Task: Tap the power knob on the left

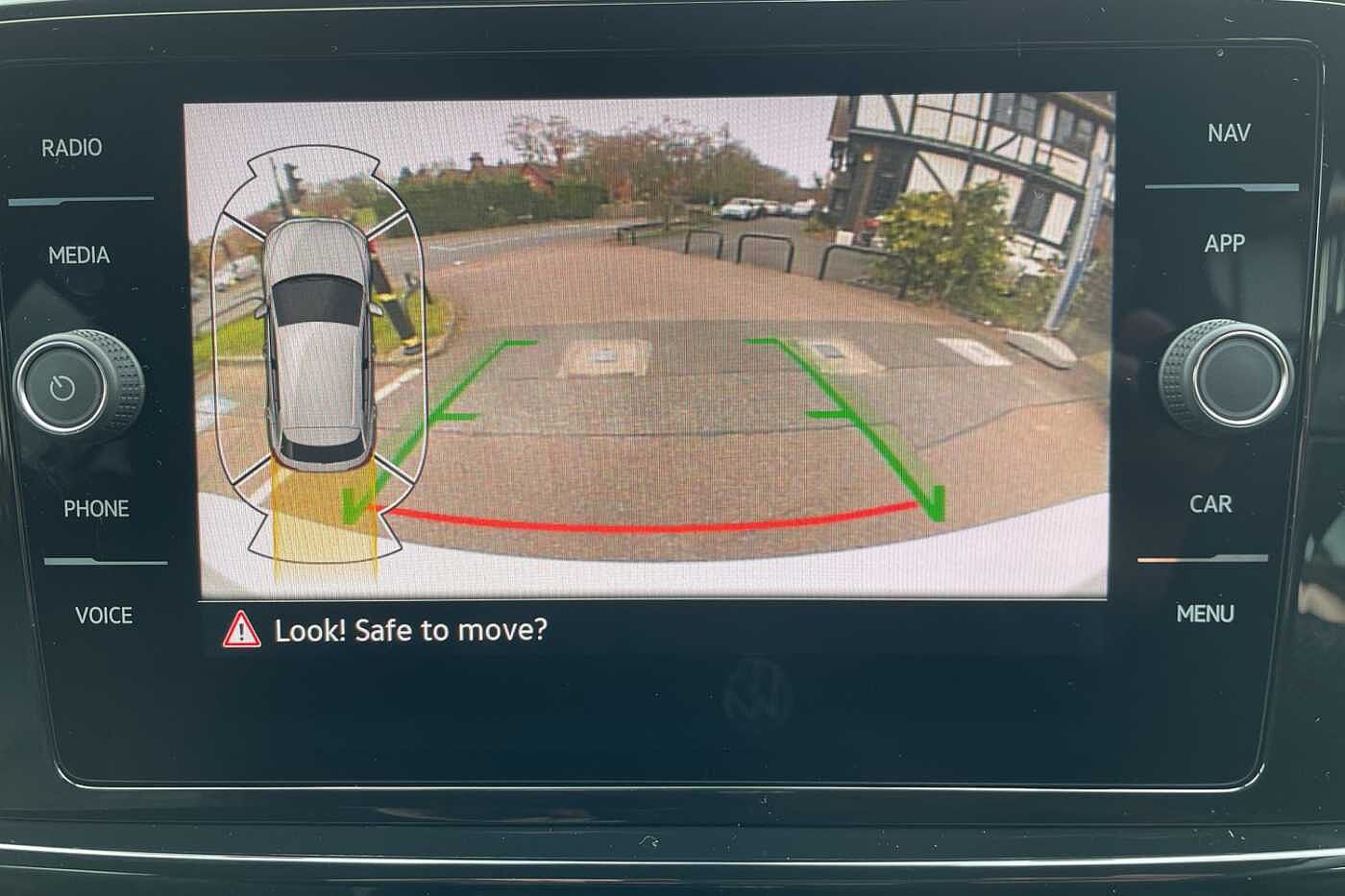Action: (64, 388)
